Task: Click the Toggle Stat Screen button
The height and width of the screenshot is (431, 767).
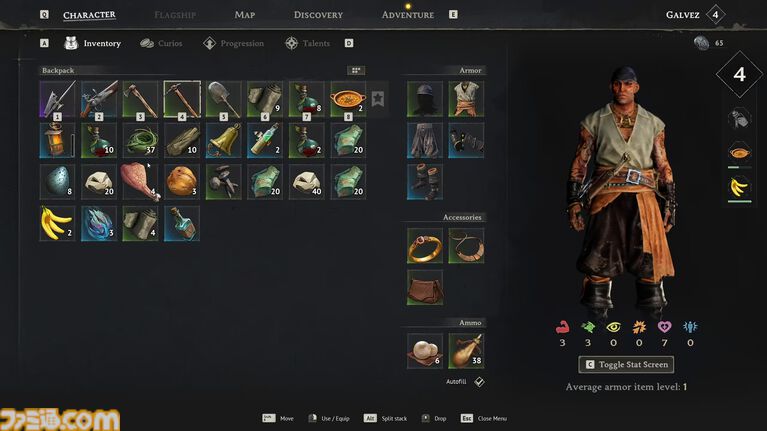Action: [x=625, y=365]
